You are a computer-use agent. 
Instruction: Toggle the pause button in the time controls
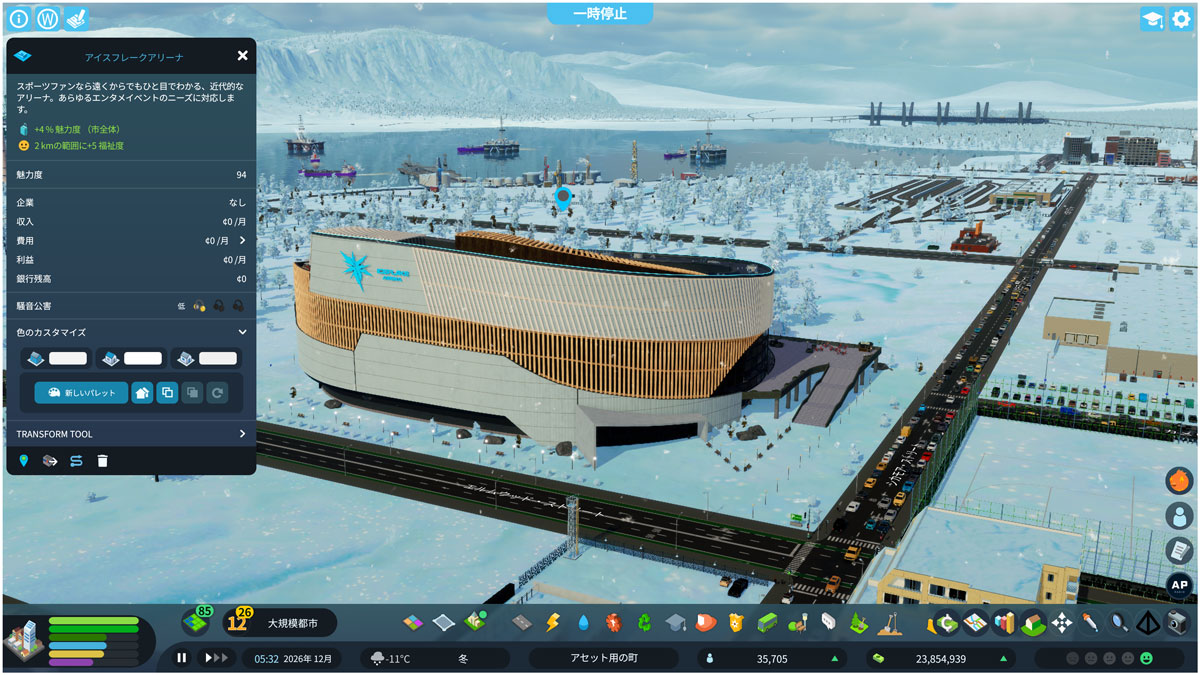(182, 658)
